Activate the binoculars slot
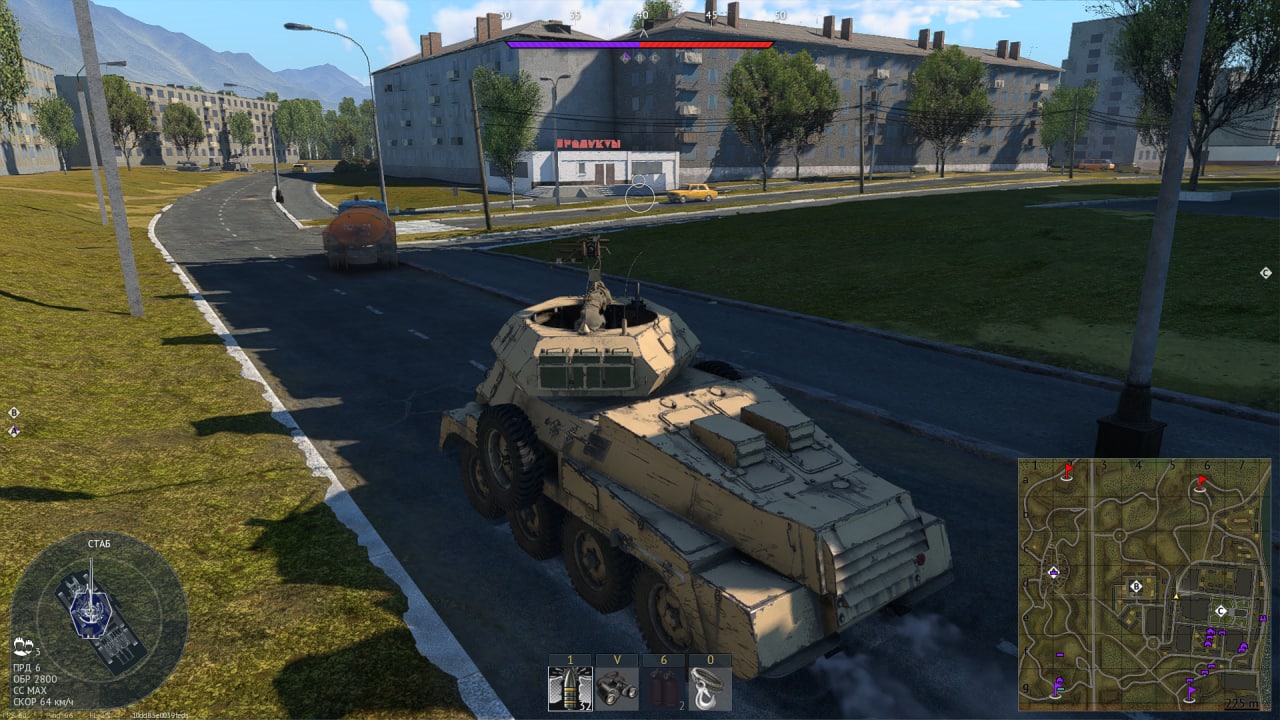Viewport: 1280px width, 720px height. click(x=616, y=688)
